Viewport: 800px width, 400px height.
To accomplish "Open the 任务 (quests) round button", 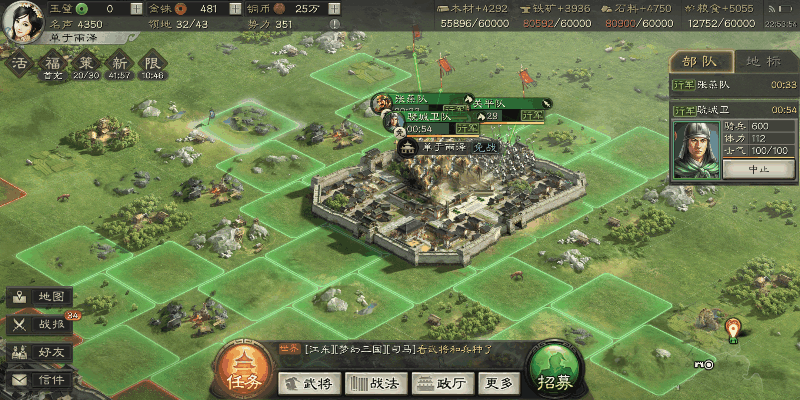I will pyautogui.click(x=244, y=369).
